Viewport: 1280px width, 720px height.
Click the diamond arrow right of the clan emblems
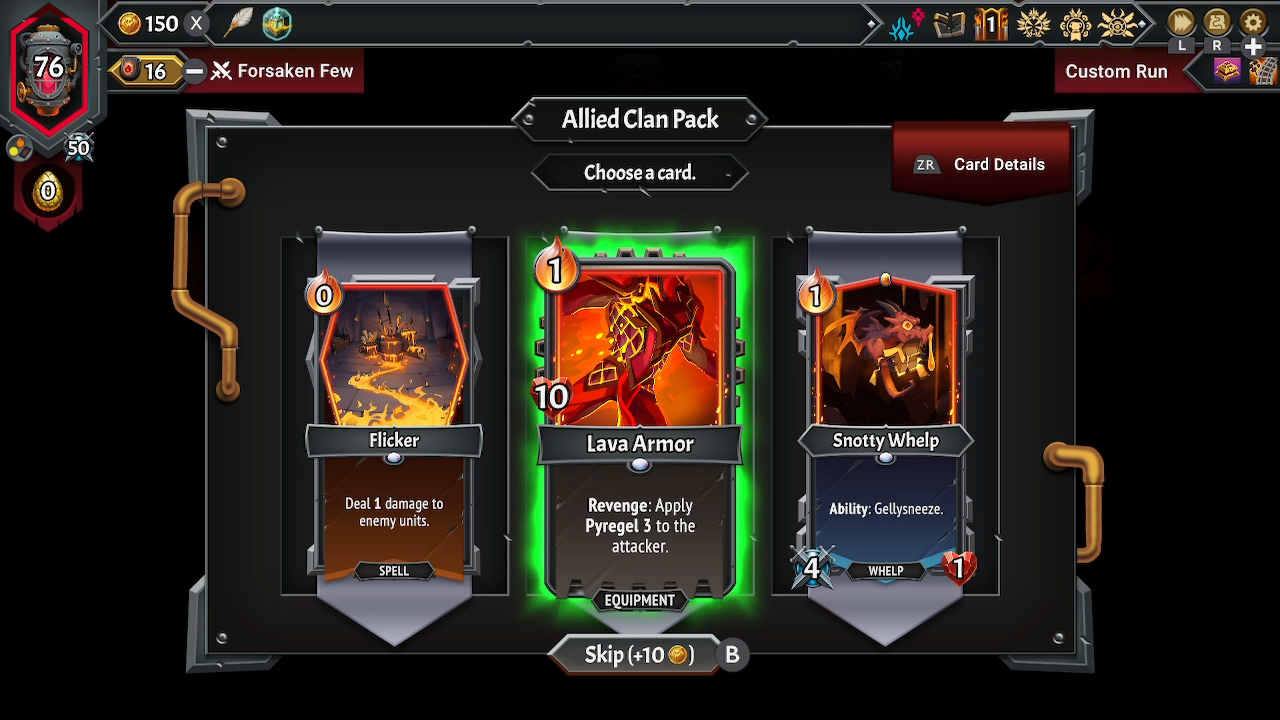[1143, 22]
